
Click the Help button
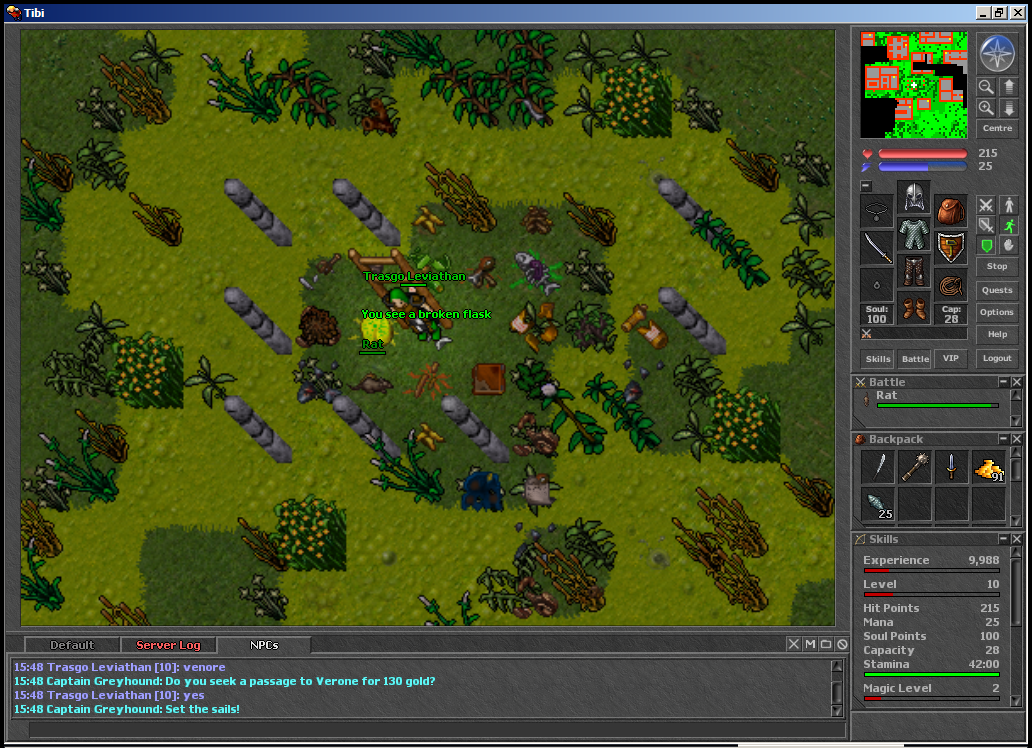[x=997, y=334]
